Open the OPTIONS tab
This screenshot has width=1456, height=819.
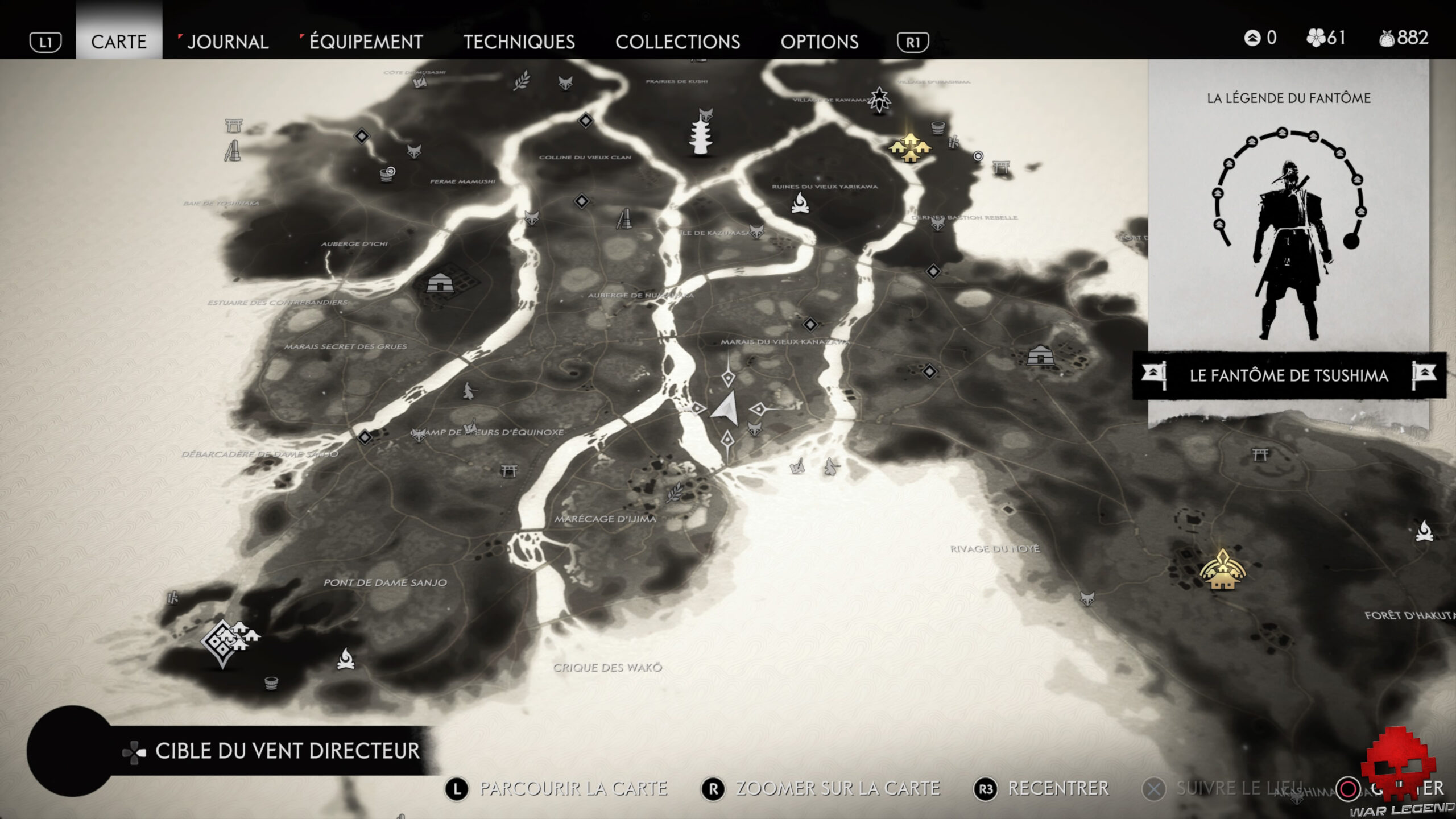point(820,42)
